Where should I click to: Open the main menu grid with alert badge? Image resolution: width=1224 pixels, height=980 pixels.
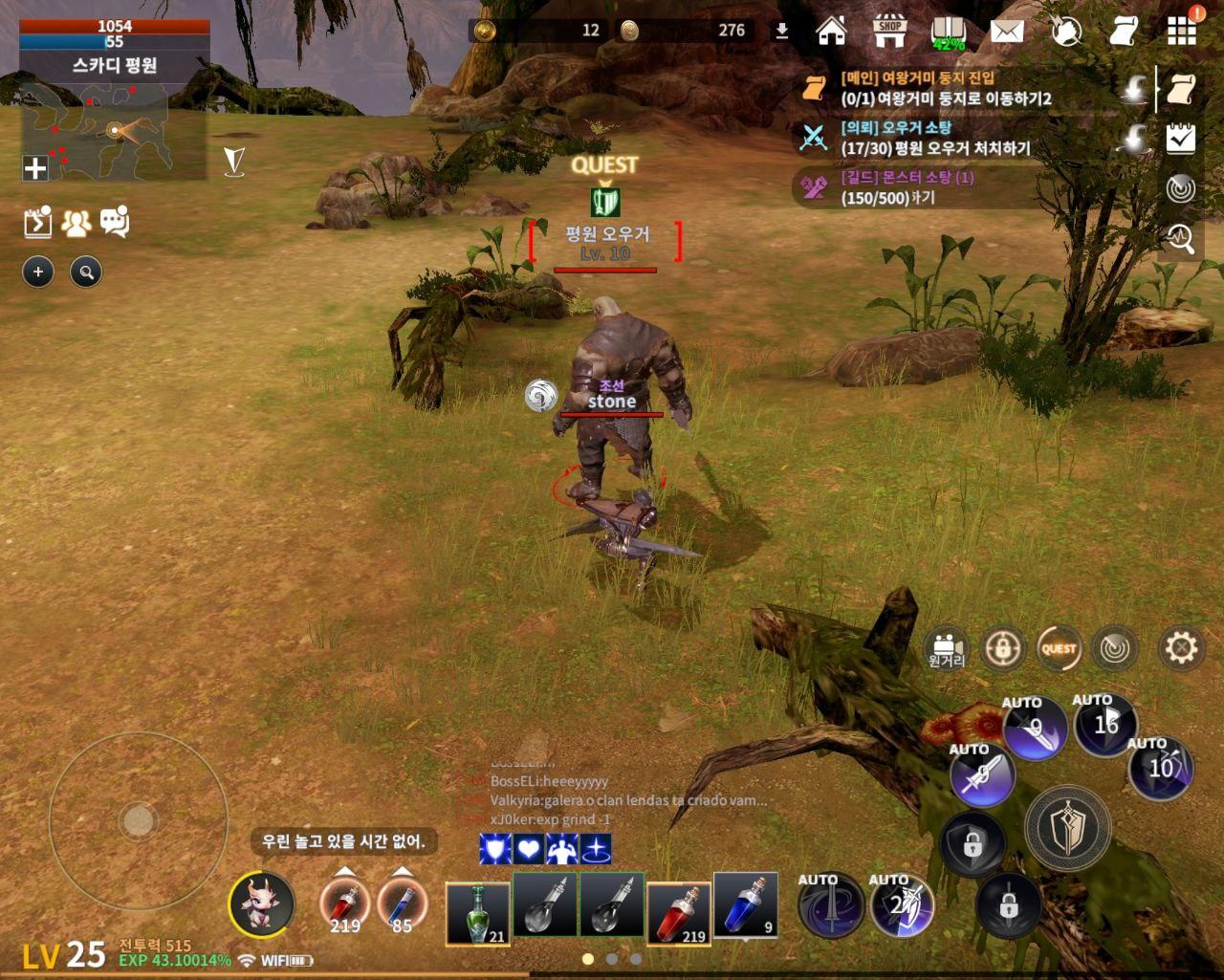tap(1181, 30)
